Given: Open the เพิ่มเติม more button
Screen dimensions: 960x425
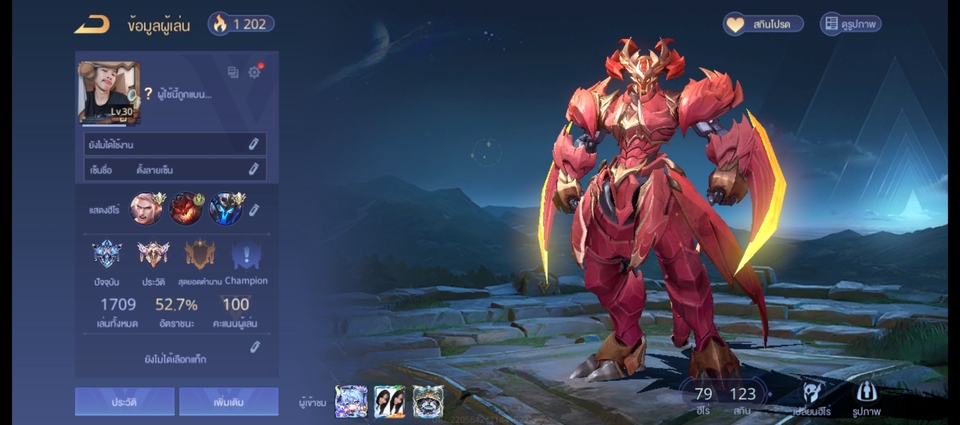Looking at the screenshot, I should [228, 401].
